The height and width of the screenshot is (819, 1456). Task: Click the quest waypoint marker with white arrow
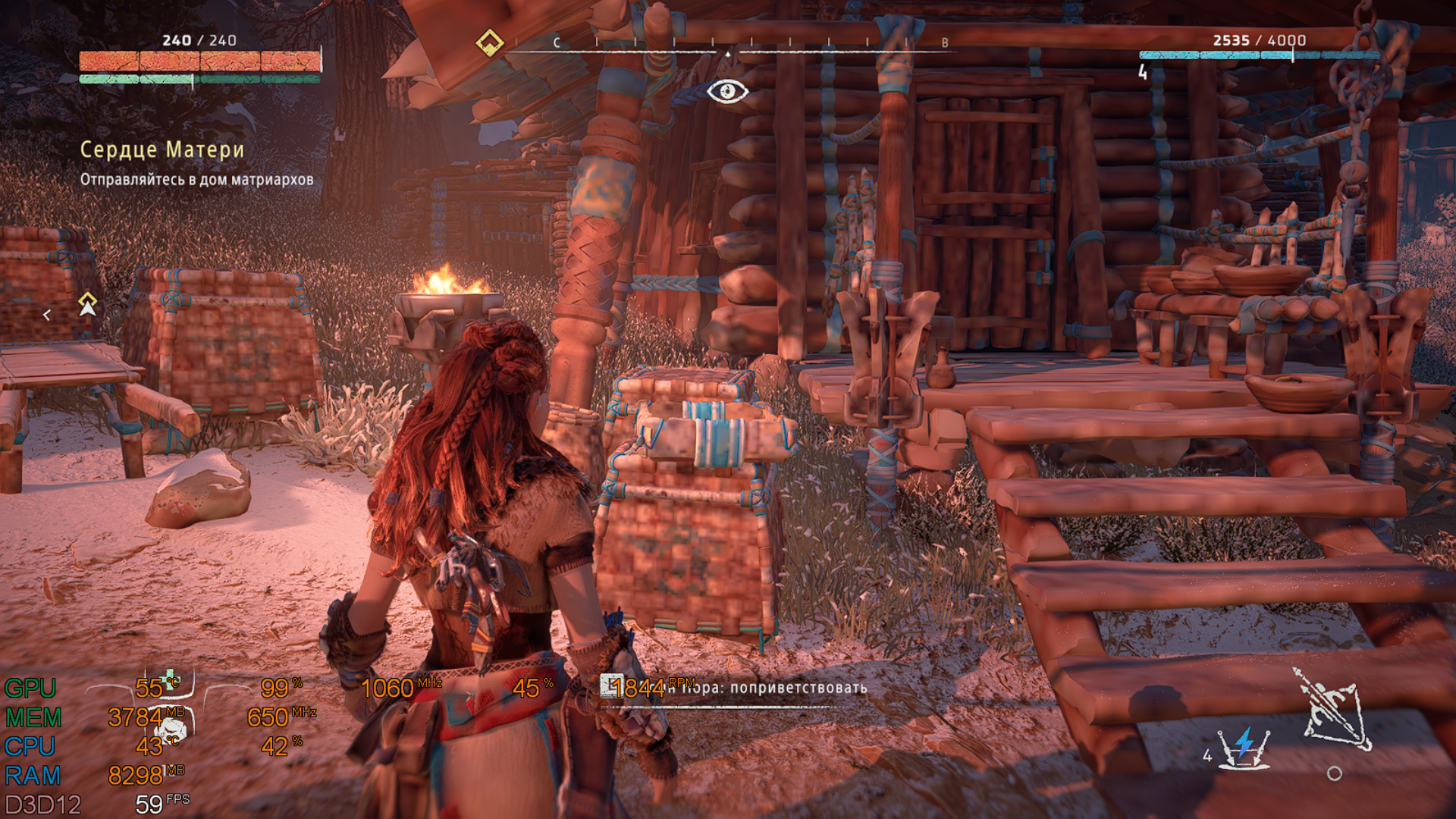point(88,304)
